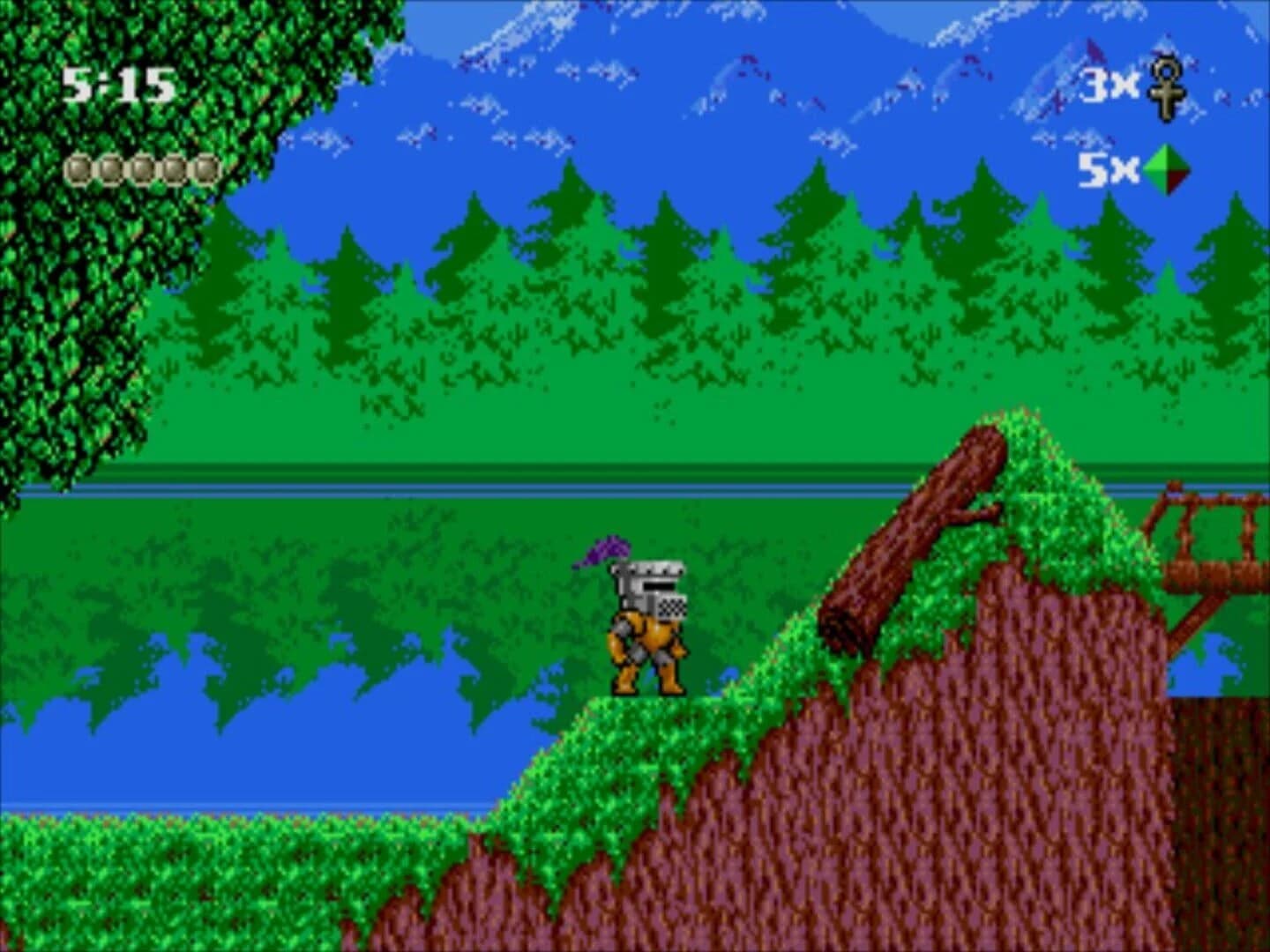Click the second health shield icon
Image resolution: width=1270 pixels, height=952 pixels.
[111, 168]
